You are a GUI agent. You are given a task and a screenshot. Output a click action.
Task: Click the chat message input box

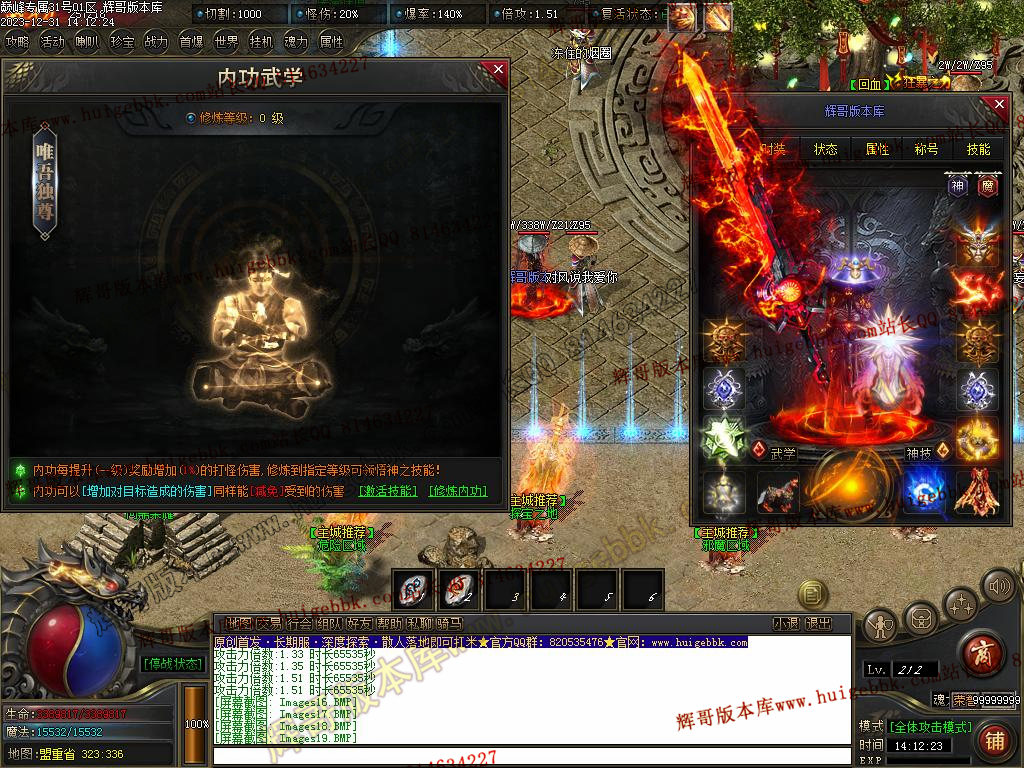coord(530,756)
